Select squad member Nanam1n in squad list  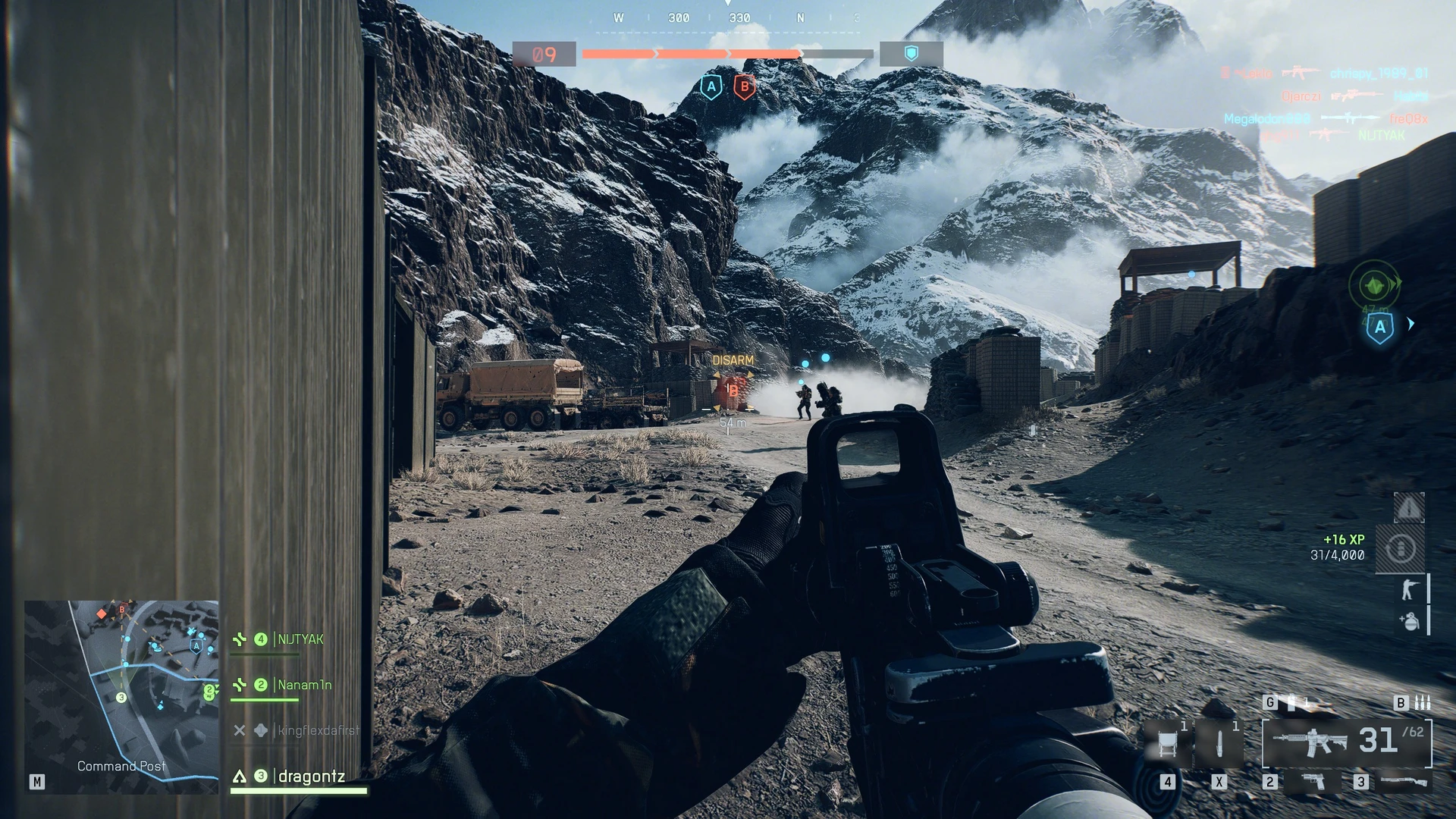(x=304, y=685)
